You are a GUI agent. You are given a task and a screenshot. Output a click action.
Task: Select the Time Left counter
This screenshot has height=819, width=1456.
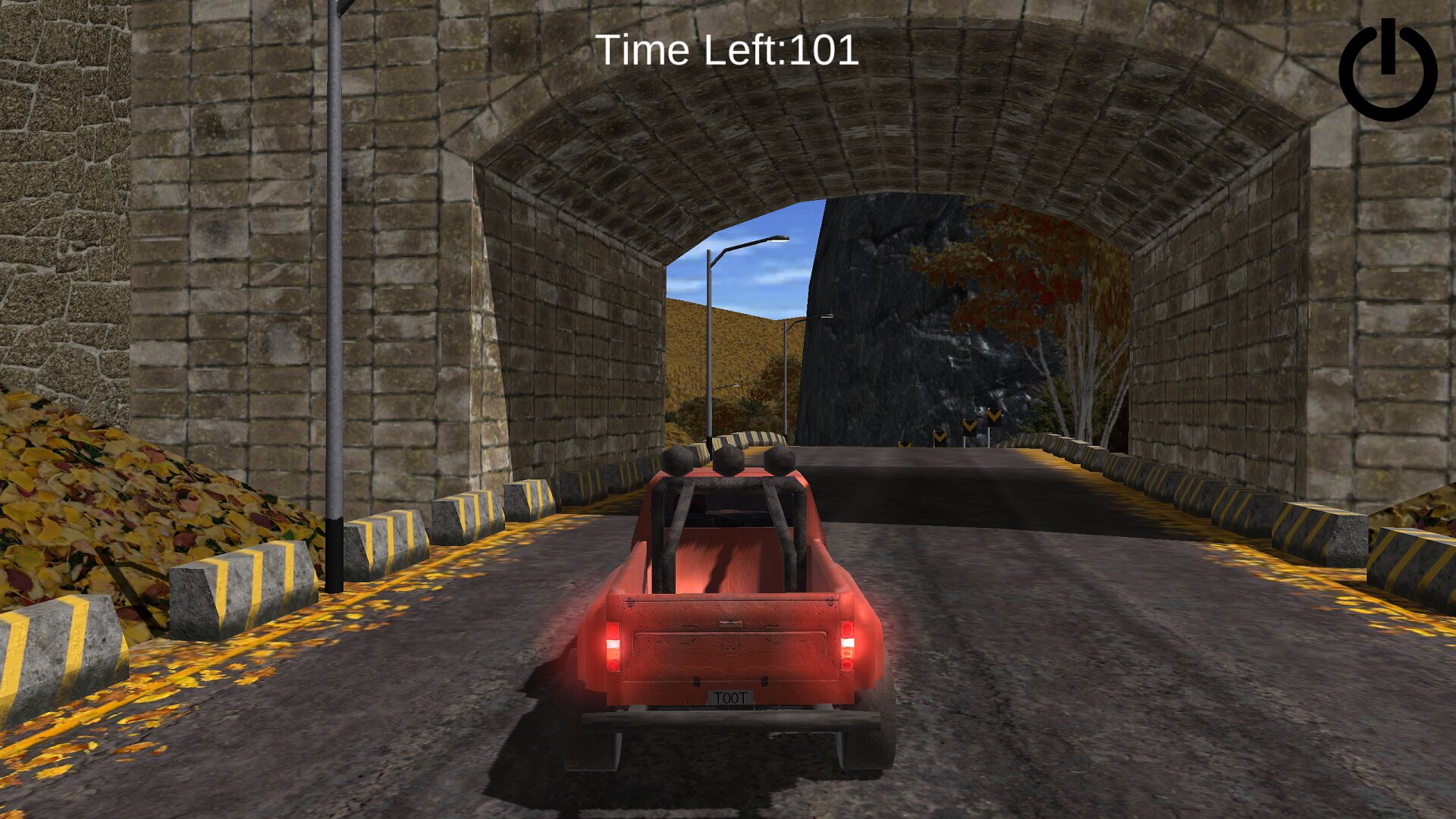726,51
